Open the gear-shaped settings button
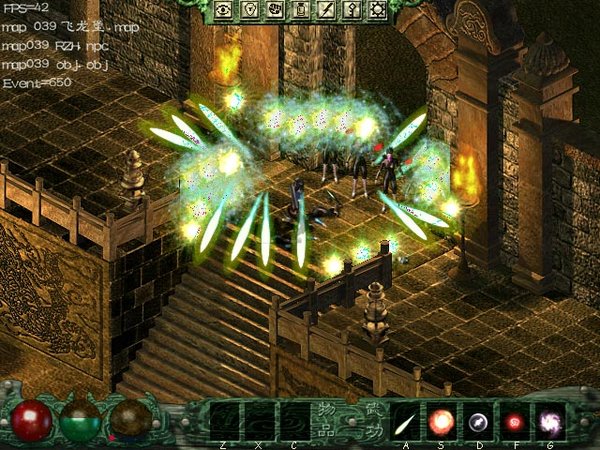600x450 pixels. (x=378, y=10)
